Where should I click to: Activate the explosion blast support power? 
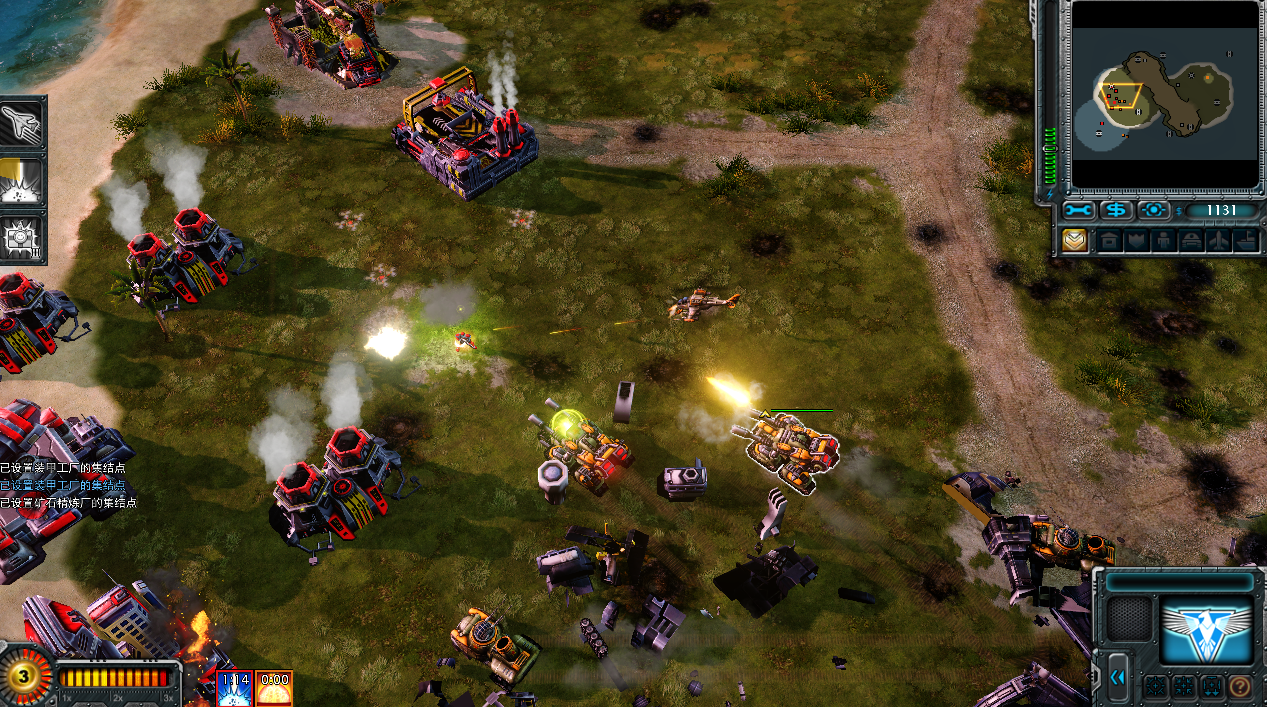[22, 181]
